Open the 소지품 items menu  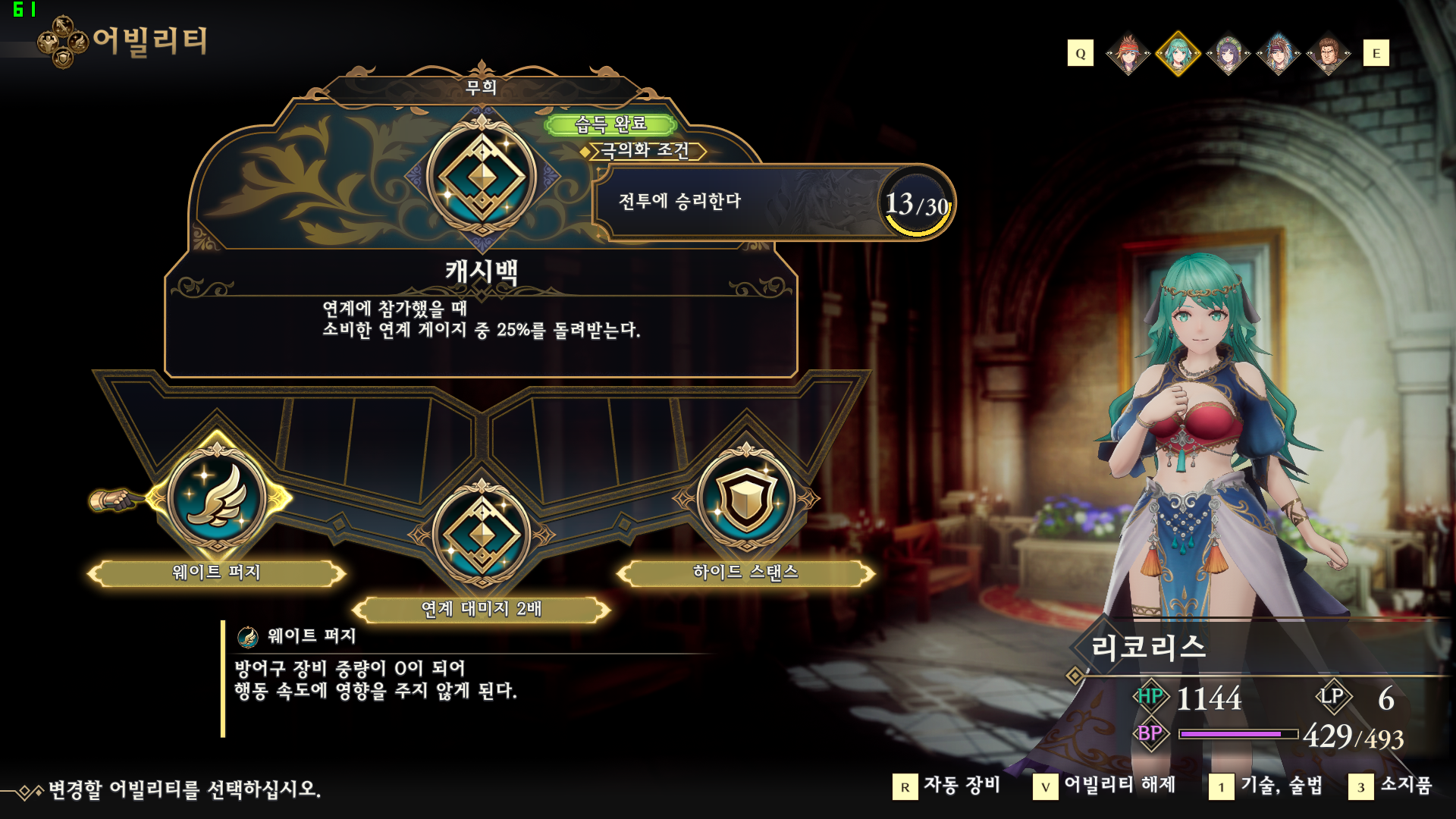click(1391, 786)
